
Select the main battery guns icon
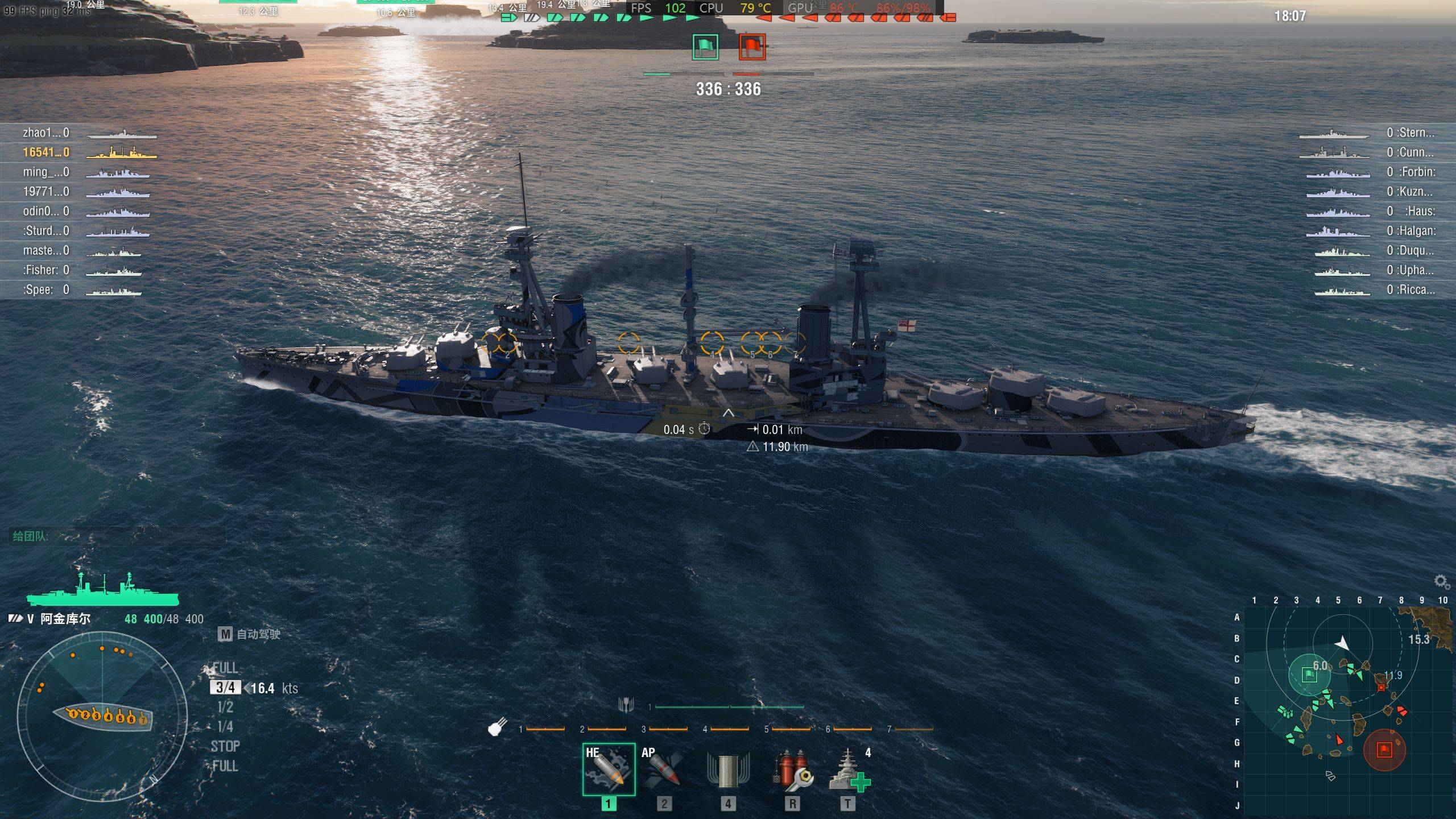click(x=498, y=727)
